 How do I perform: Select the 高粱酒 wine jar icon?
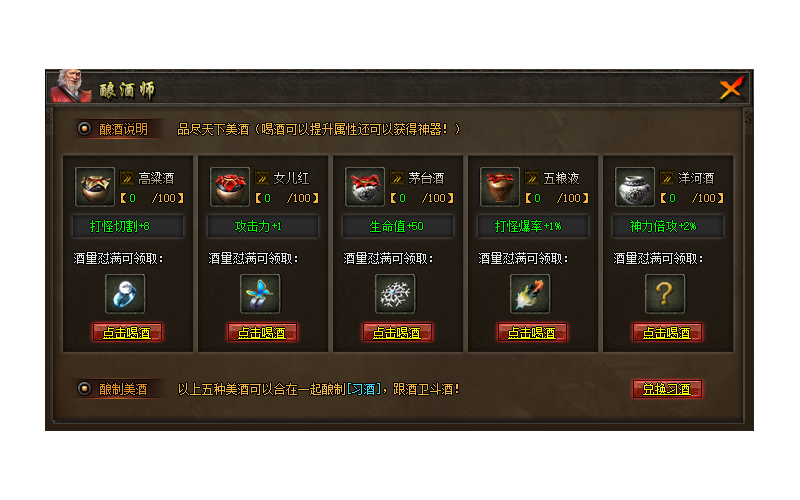coord(95,187)
